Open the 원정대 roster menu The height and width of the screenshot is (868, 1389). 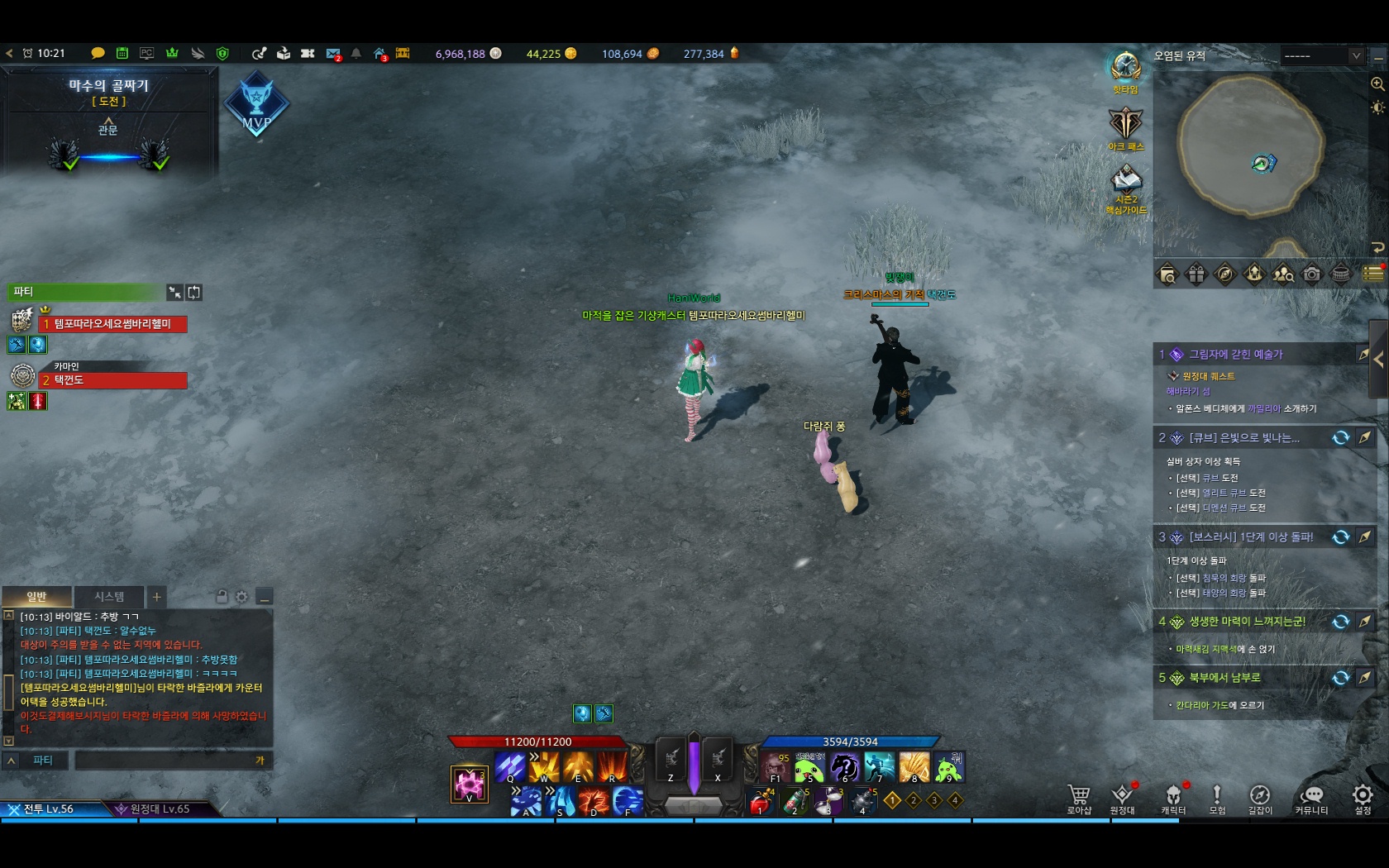[1122, 798]
